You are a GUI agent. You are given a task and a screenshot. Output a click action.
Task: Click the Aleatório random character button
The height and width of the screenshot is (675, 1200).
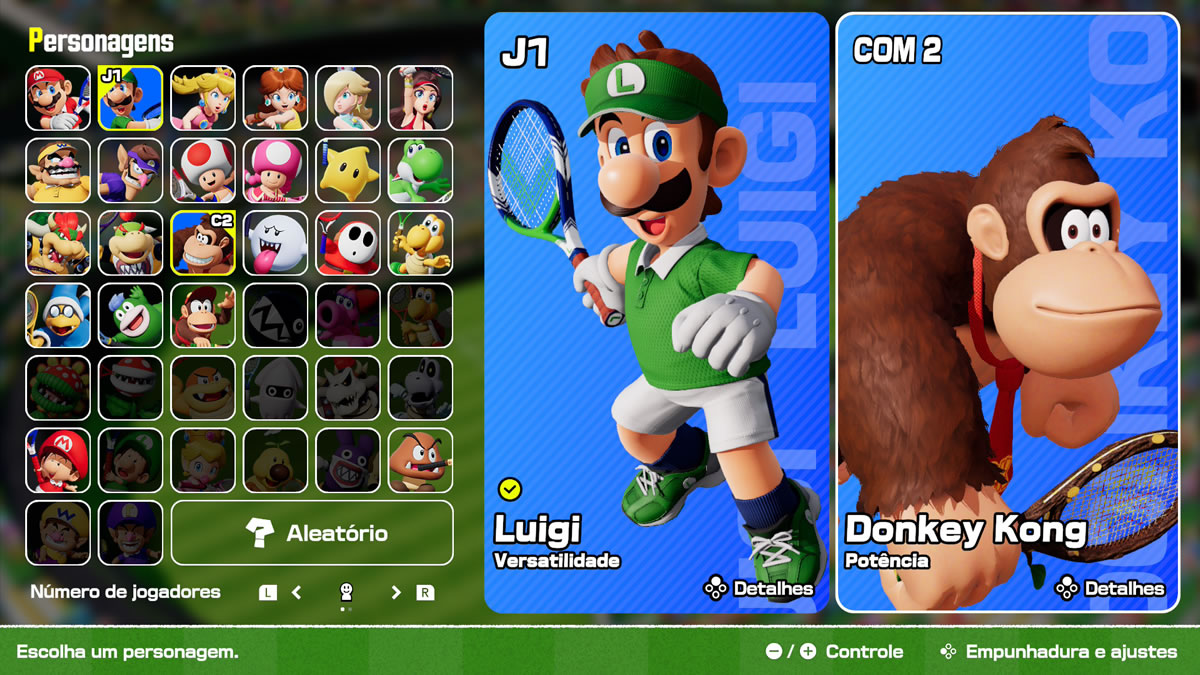pos(312,533)
